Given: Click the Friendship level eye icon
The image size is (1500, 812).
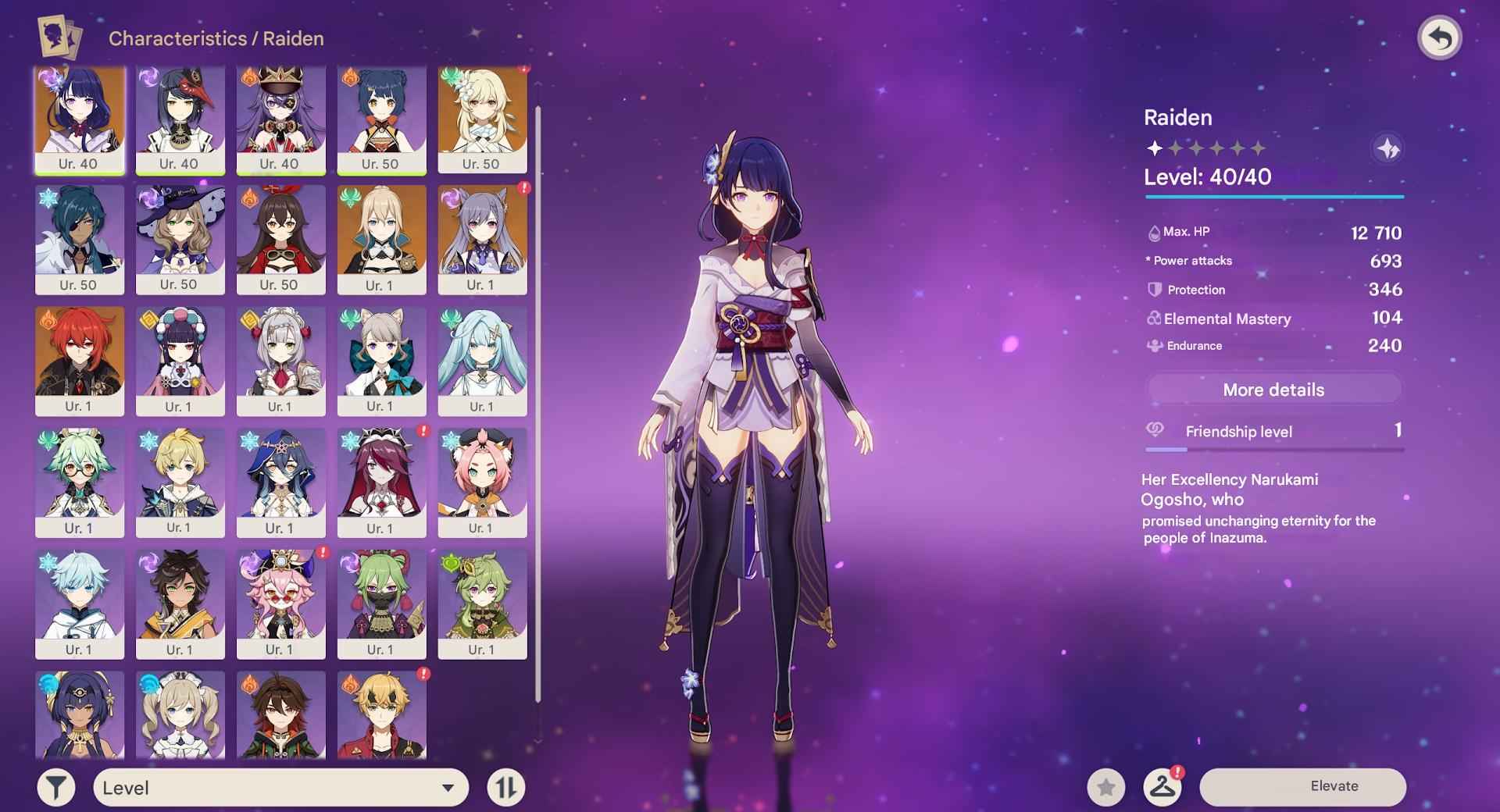Looking at the screenshot, I should click(x=1154, y=430).
